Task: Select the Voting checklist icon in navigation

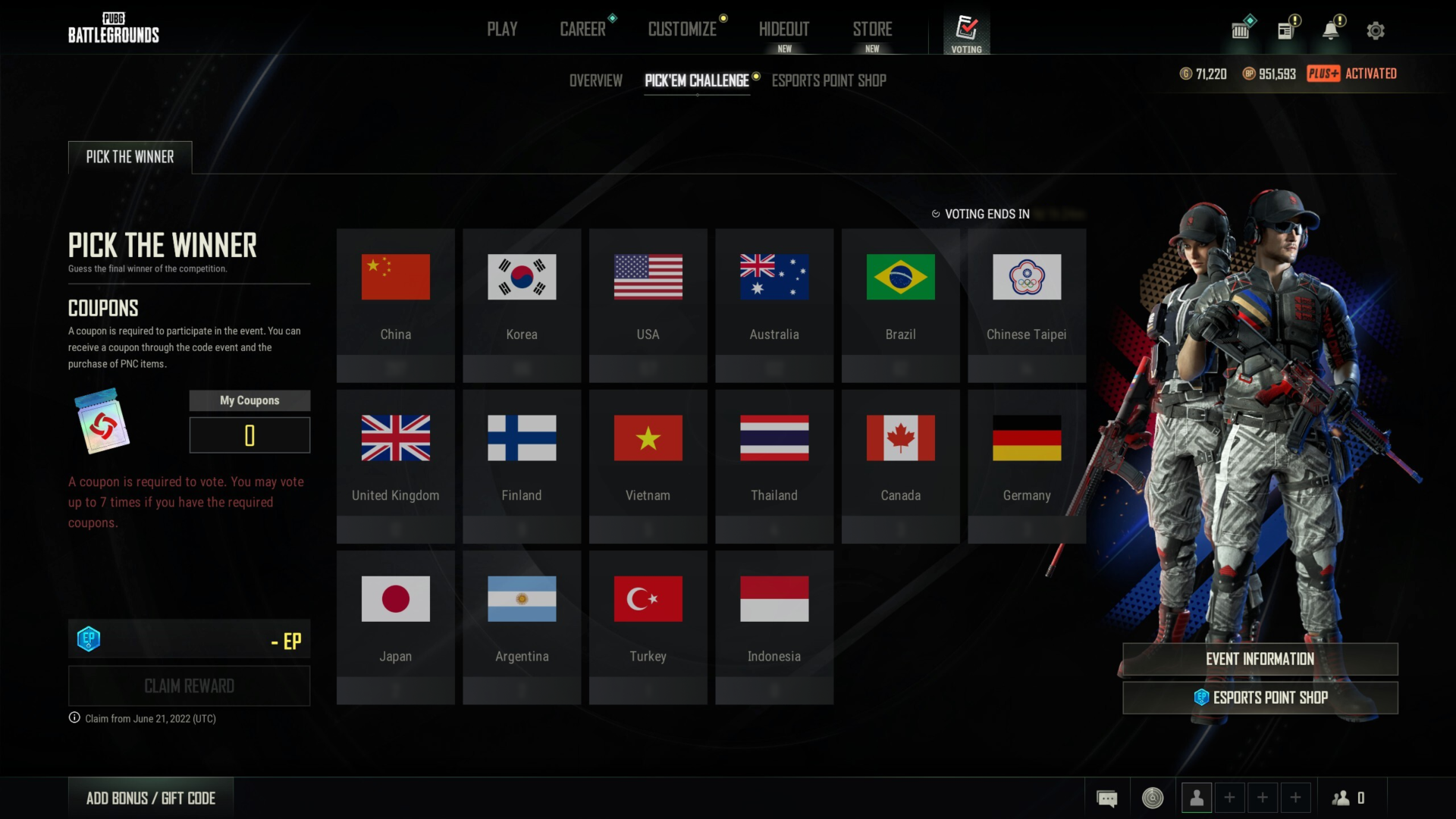Action: click(966, 28)
